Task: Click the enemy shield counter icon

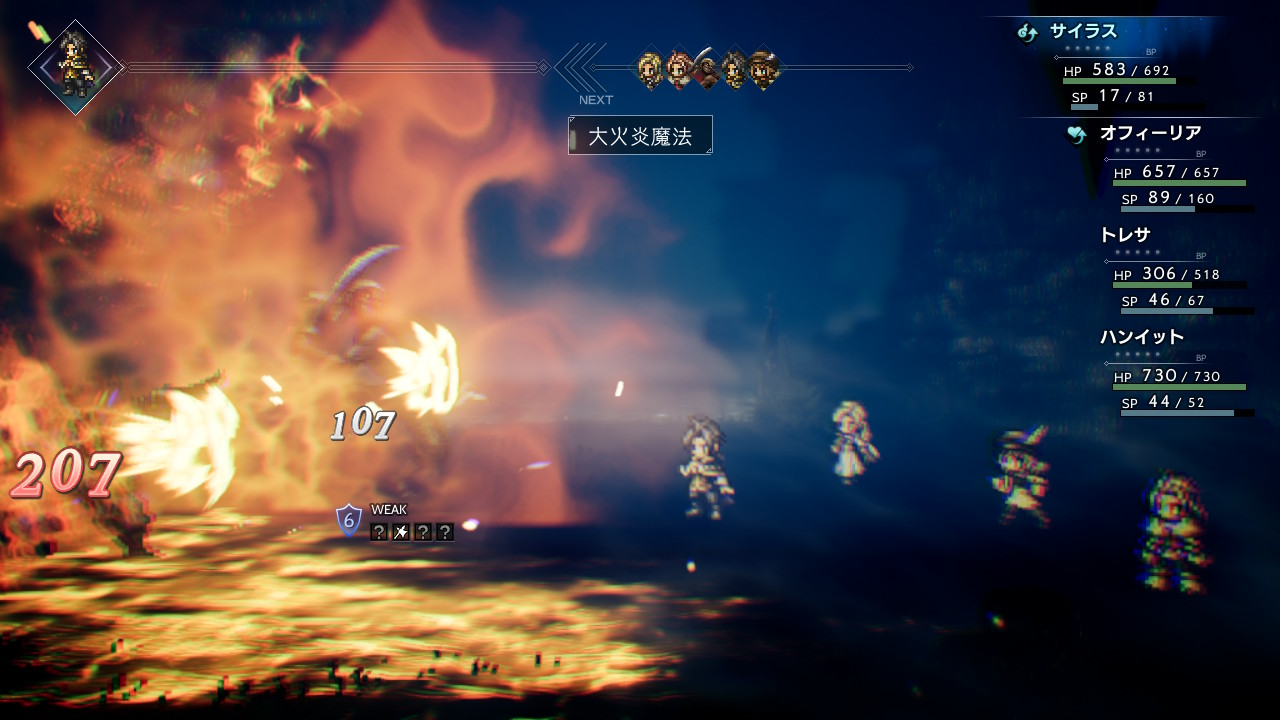Action: coord(348,519)
